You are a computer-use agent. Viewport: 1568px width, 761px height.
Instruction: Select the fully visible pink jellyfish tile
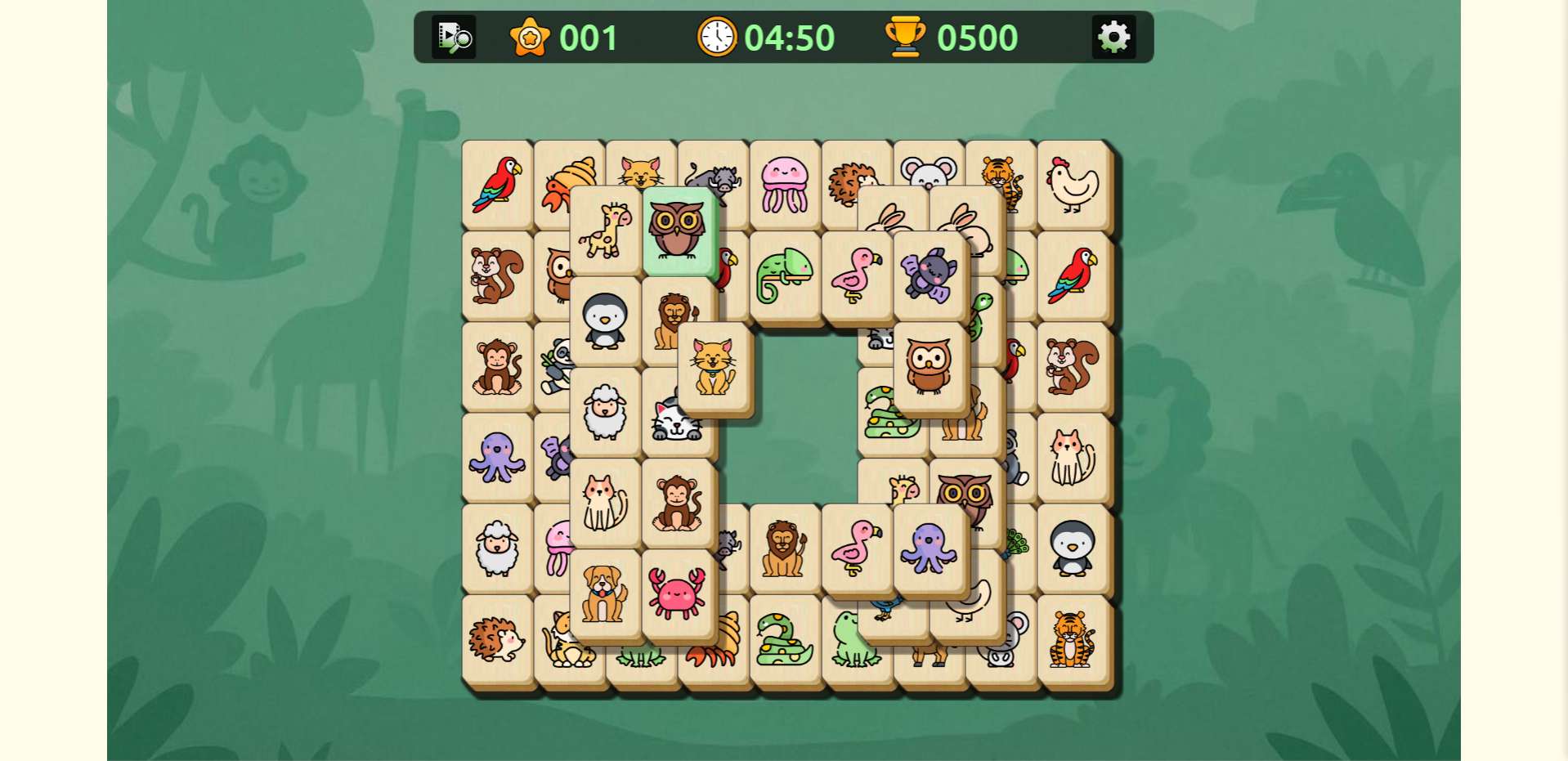785,185
